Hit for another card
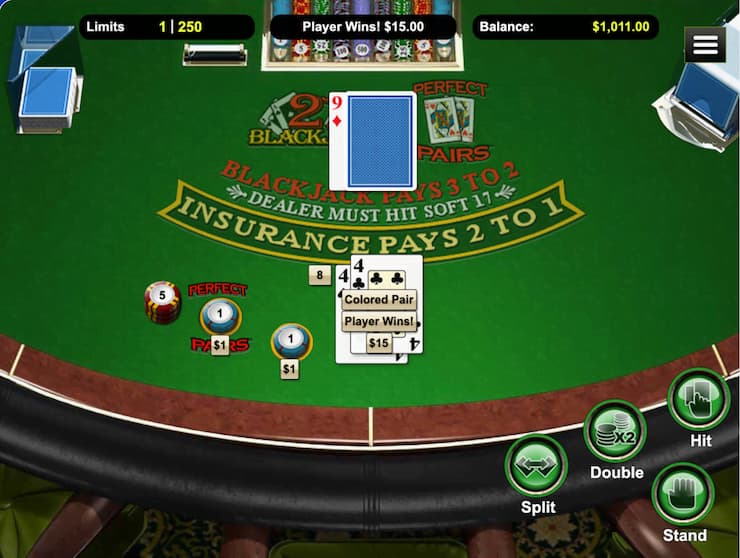The height and width of the screenshot is (558, 740). pos(698,400)
